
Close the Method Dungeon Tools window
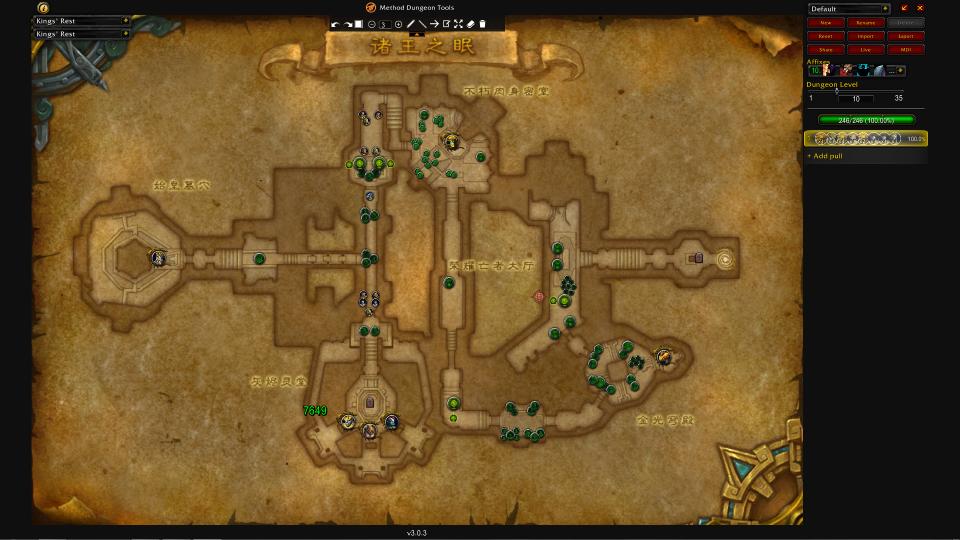pos(920,8)
